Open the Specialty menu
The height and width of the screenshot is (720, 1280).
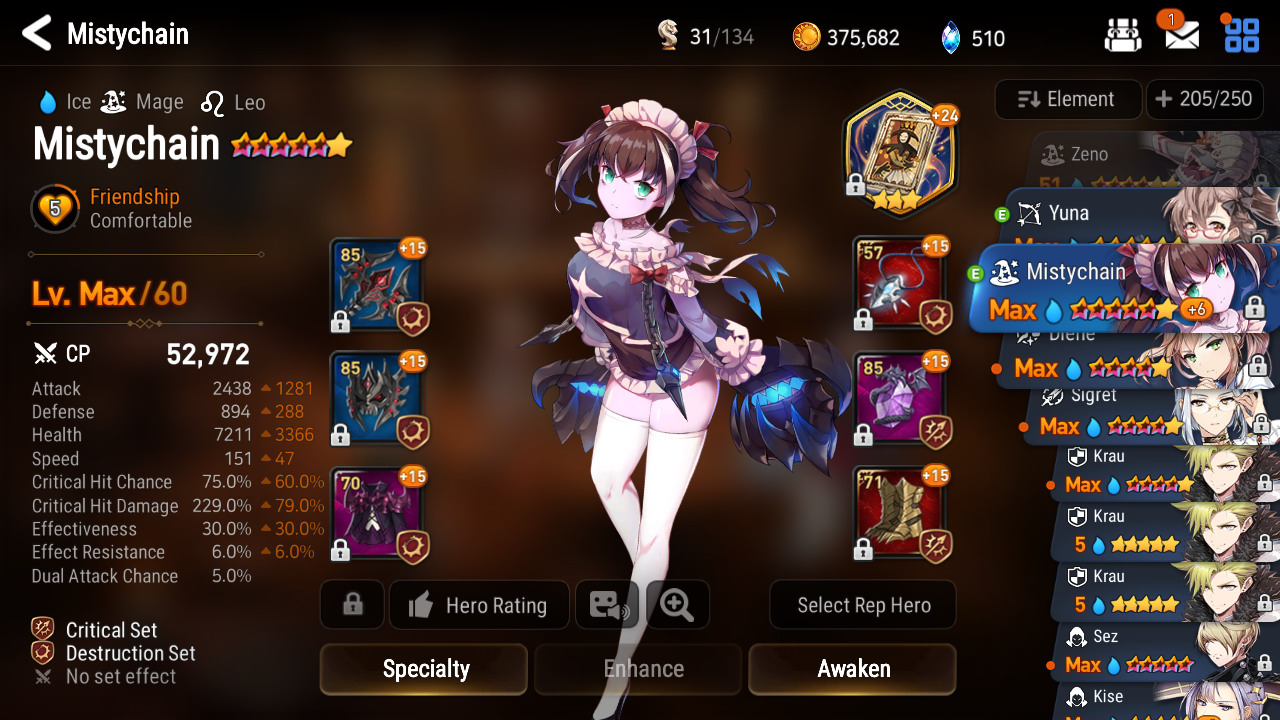(x=424, y=669)
